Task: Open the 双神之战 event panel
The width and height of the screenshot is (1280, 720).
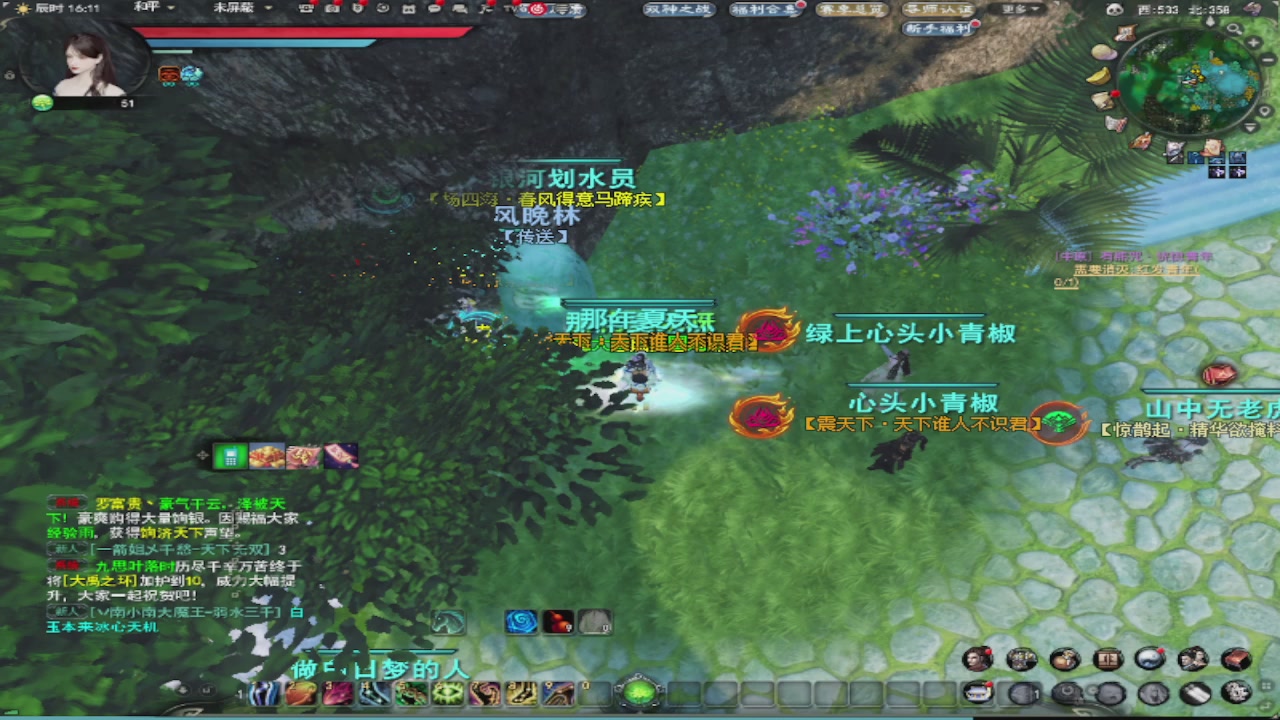Action: click(x=676, y=7)
